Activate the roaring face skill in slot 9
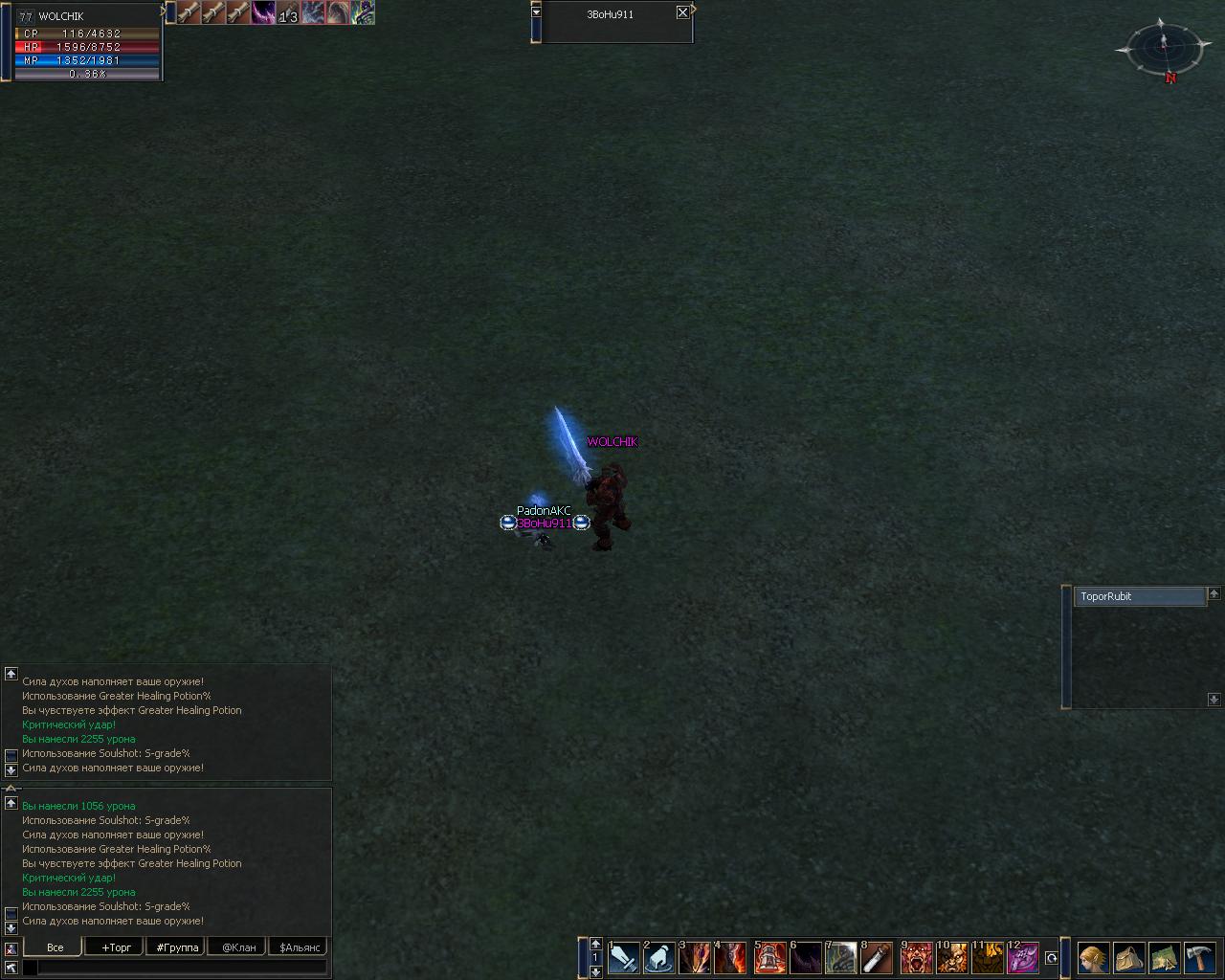The image size is (1225, 980). 917,958
